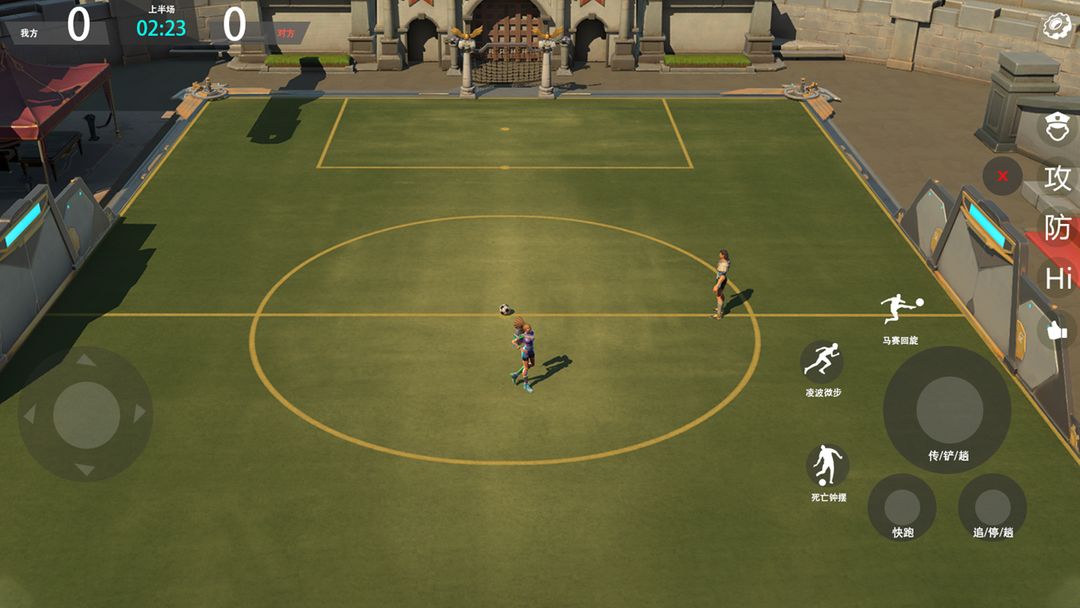Viewport: 1080px width, 608px height.
Task: Tap the police cap icon button
Action: (x=1057, y=127)
